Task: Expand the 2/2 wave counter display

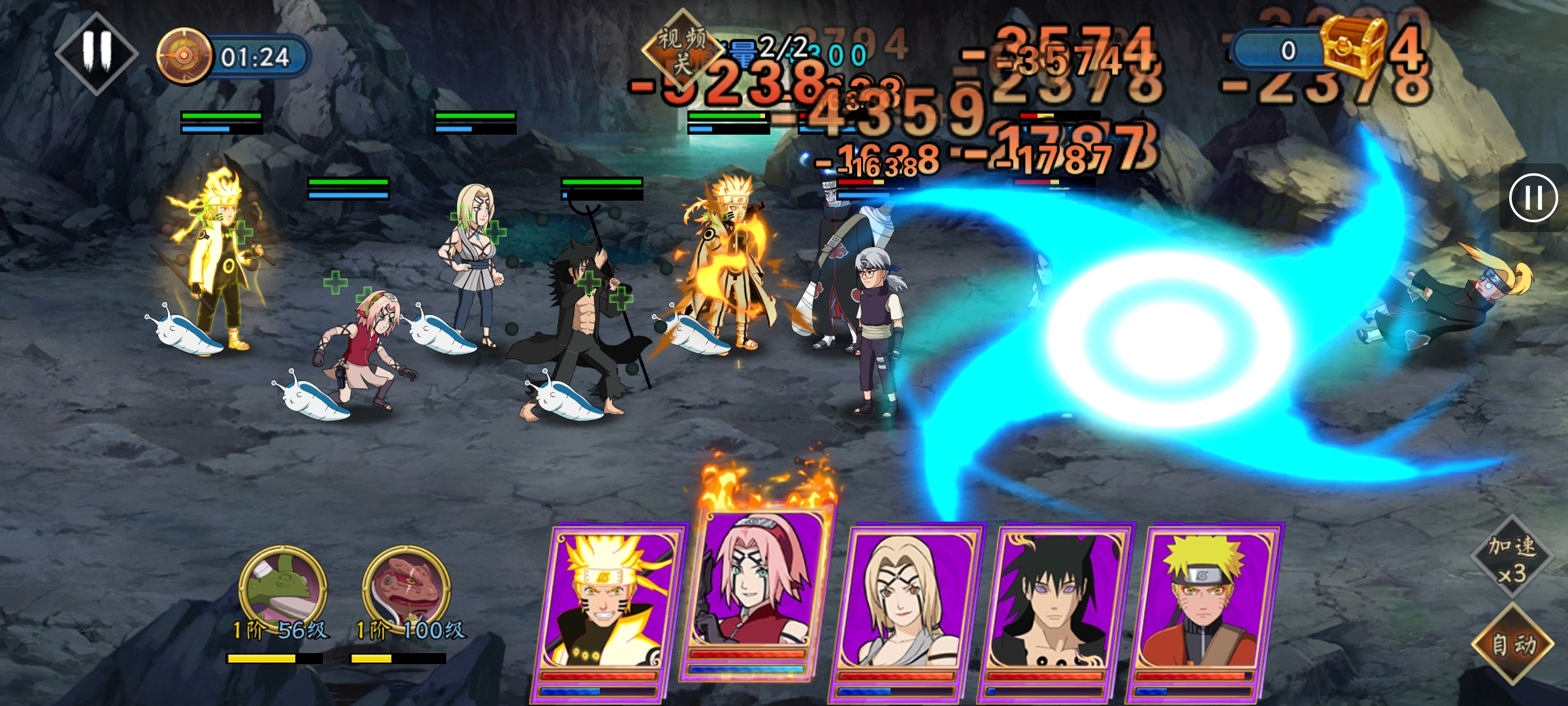Action: coord(773,47)
